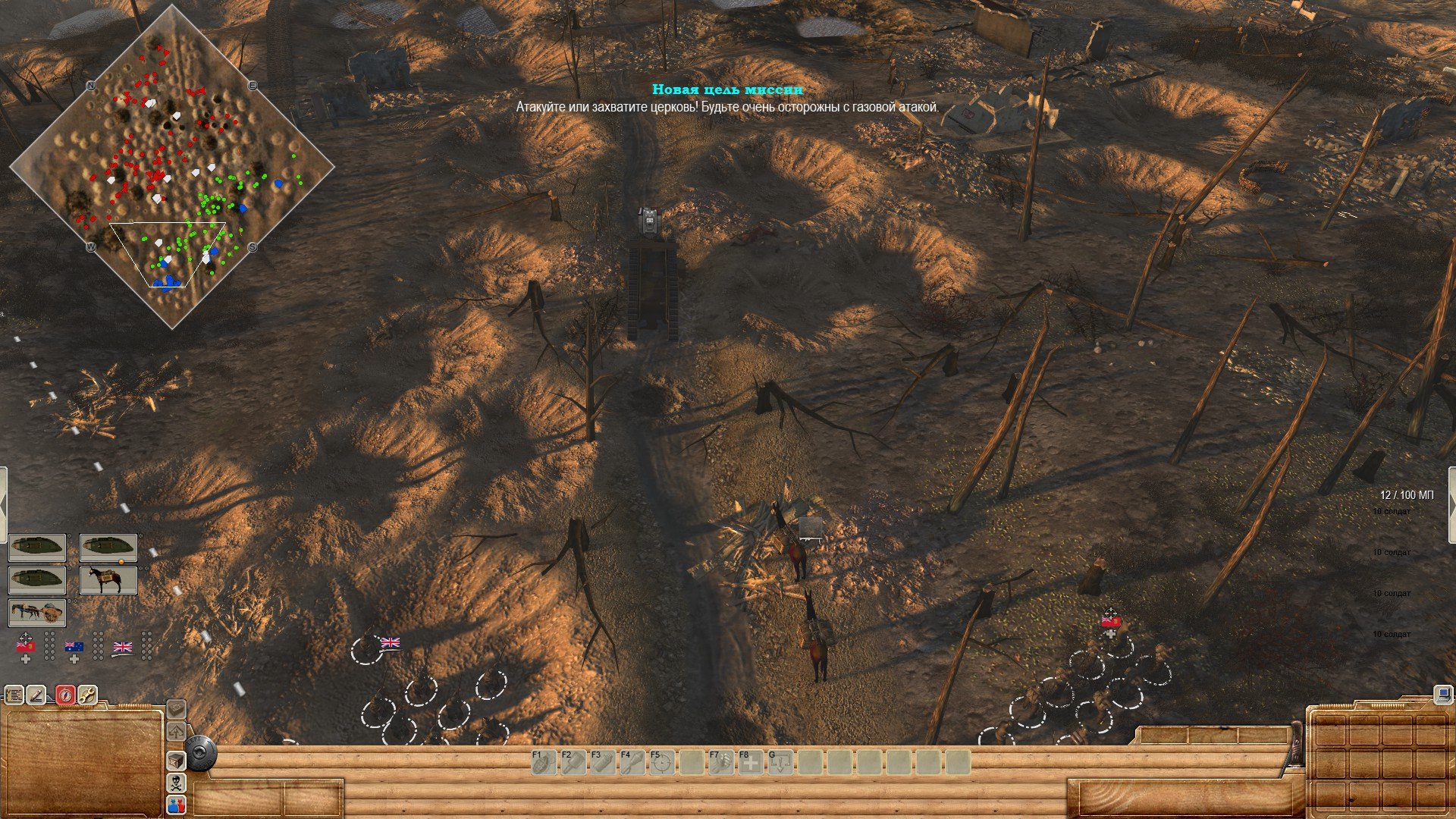Open the wrench and gear settings
The width and height of the screenshot is (1456, 819).
pos(88,695)
